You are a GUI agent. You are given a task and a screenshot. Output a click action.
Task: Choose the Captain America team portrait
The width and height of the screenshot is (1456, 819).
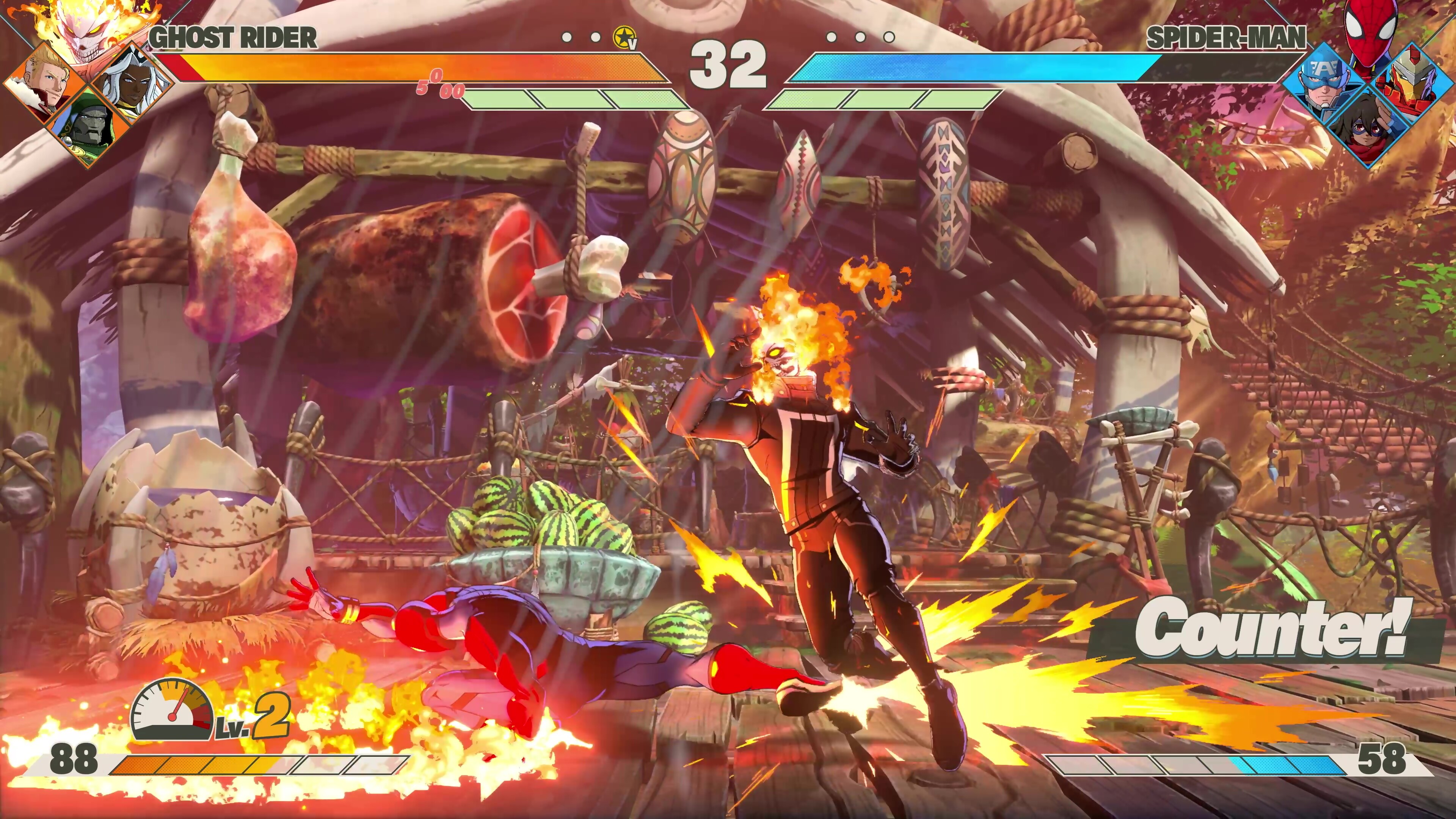pyautogui.click(x=1323, y=85)
